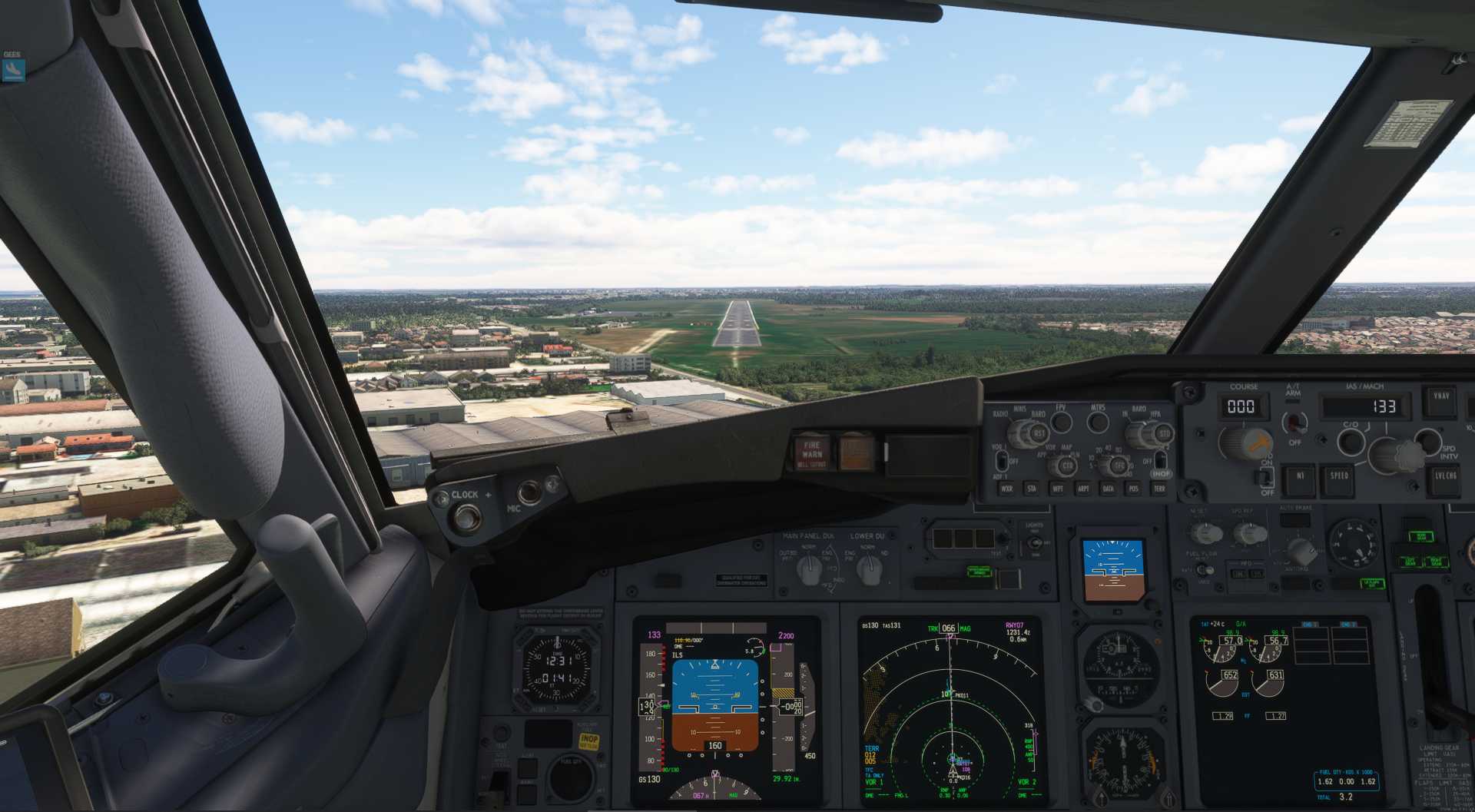Viewport: 1475px width, 812px height.
Task: Show waypoints with the WPT button
Action: pos(1058,489)
